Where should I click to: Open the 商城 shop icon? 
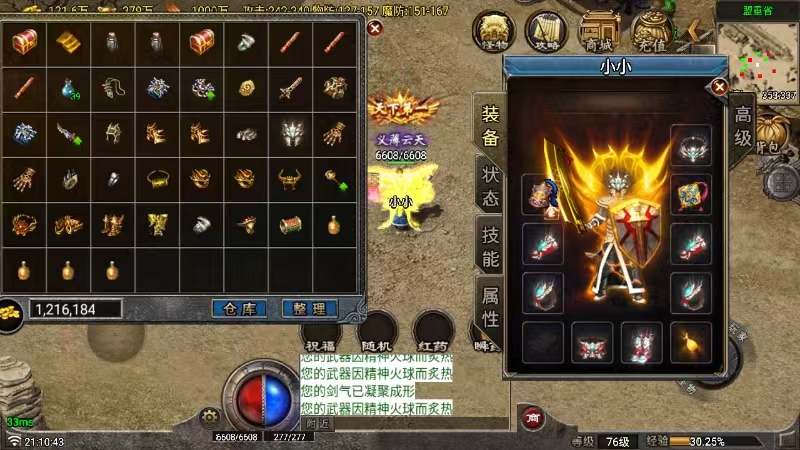[x=598, y=32]
